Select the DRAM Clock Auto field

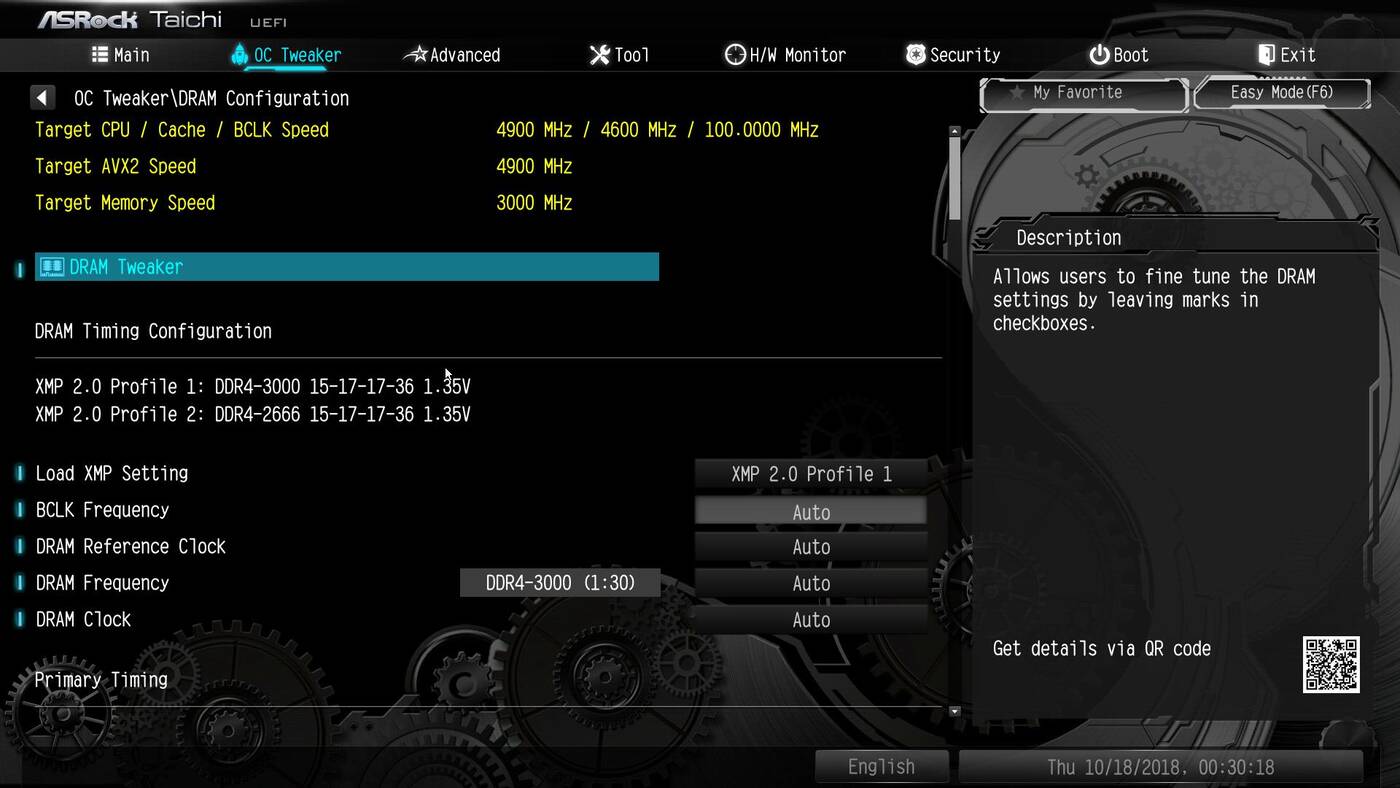tap(811, 620)
